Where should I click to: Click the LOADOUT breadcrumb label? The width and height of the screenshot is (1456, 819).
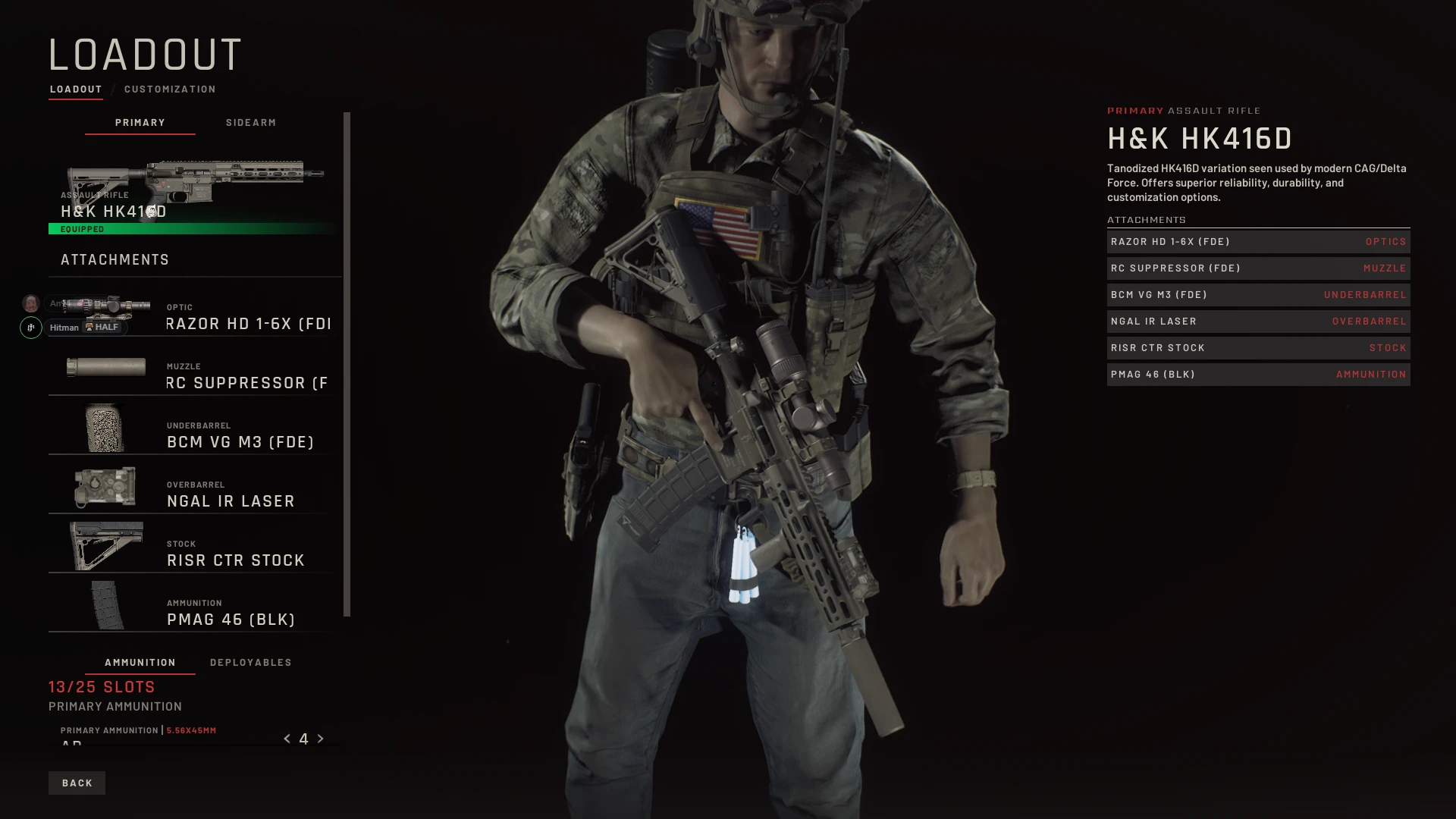[x=75, y=89]
